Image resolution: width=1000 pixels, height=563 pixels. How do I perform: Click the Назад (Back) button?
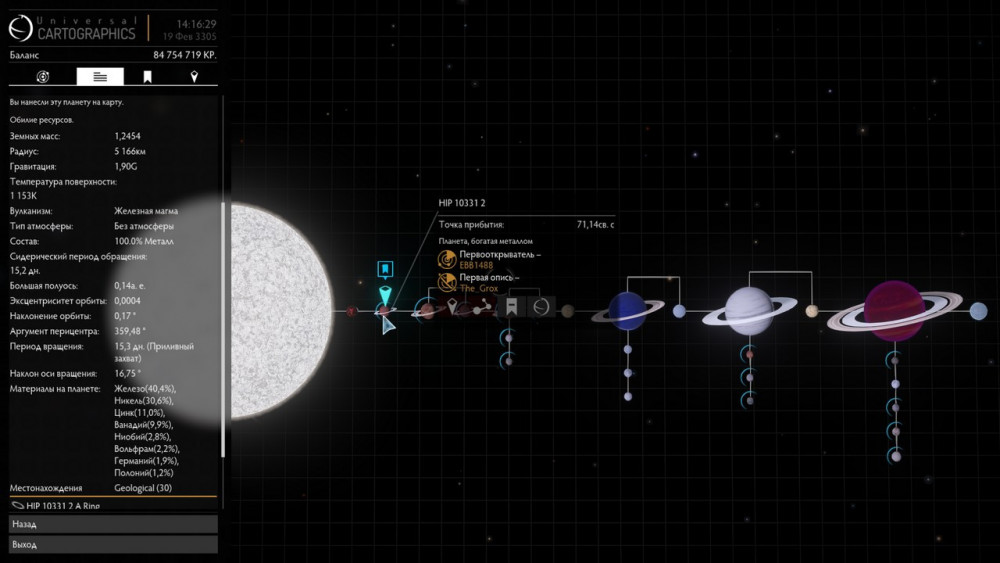(112, 524)
